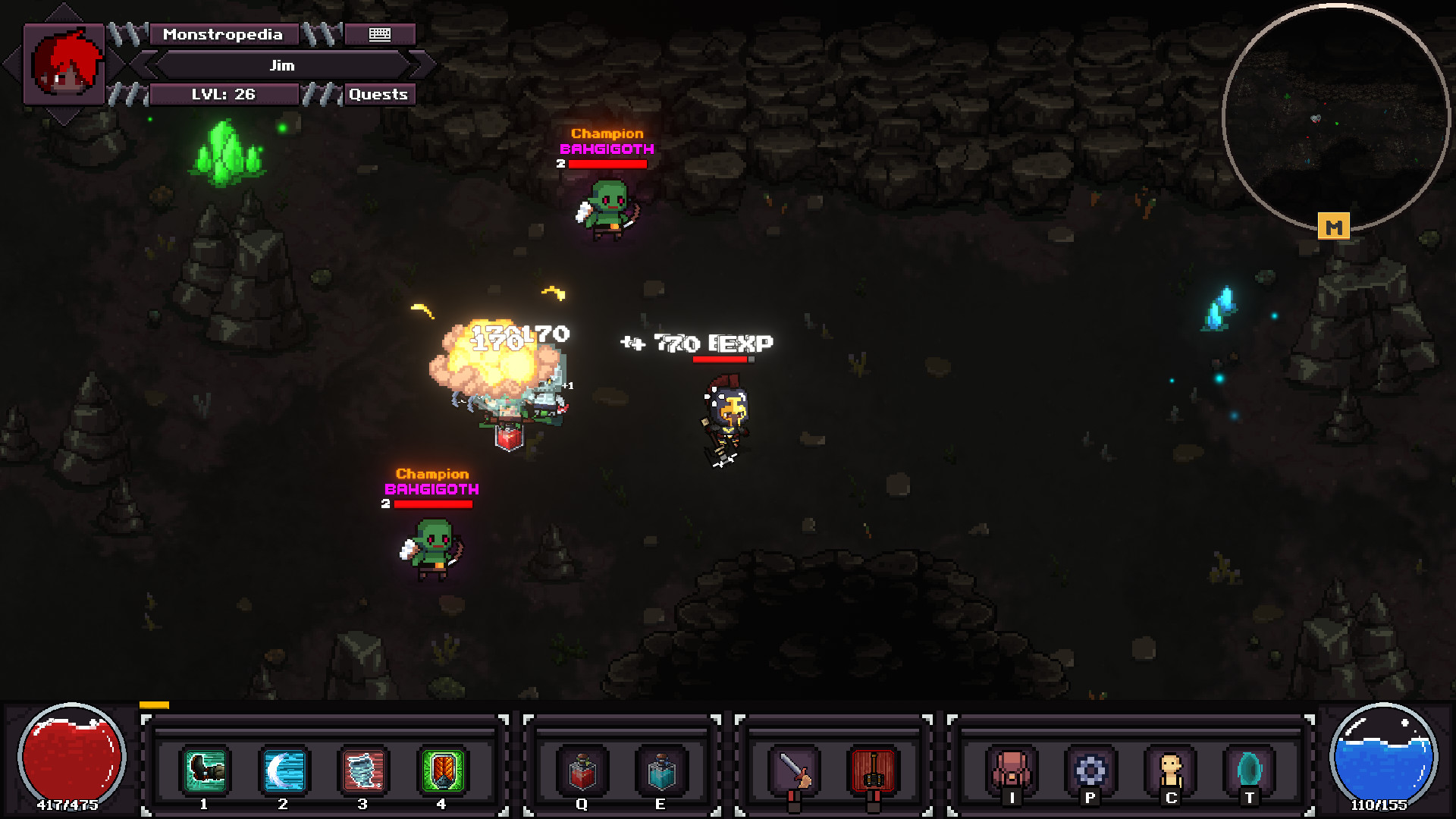Open the Monstropedia

point(224,34)
